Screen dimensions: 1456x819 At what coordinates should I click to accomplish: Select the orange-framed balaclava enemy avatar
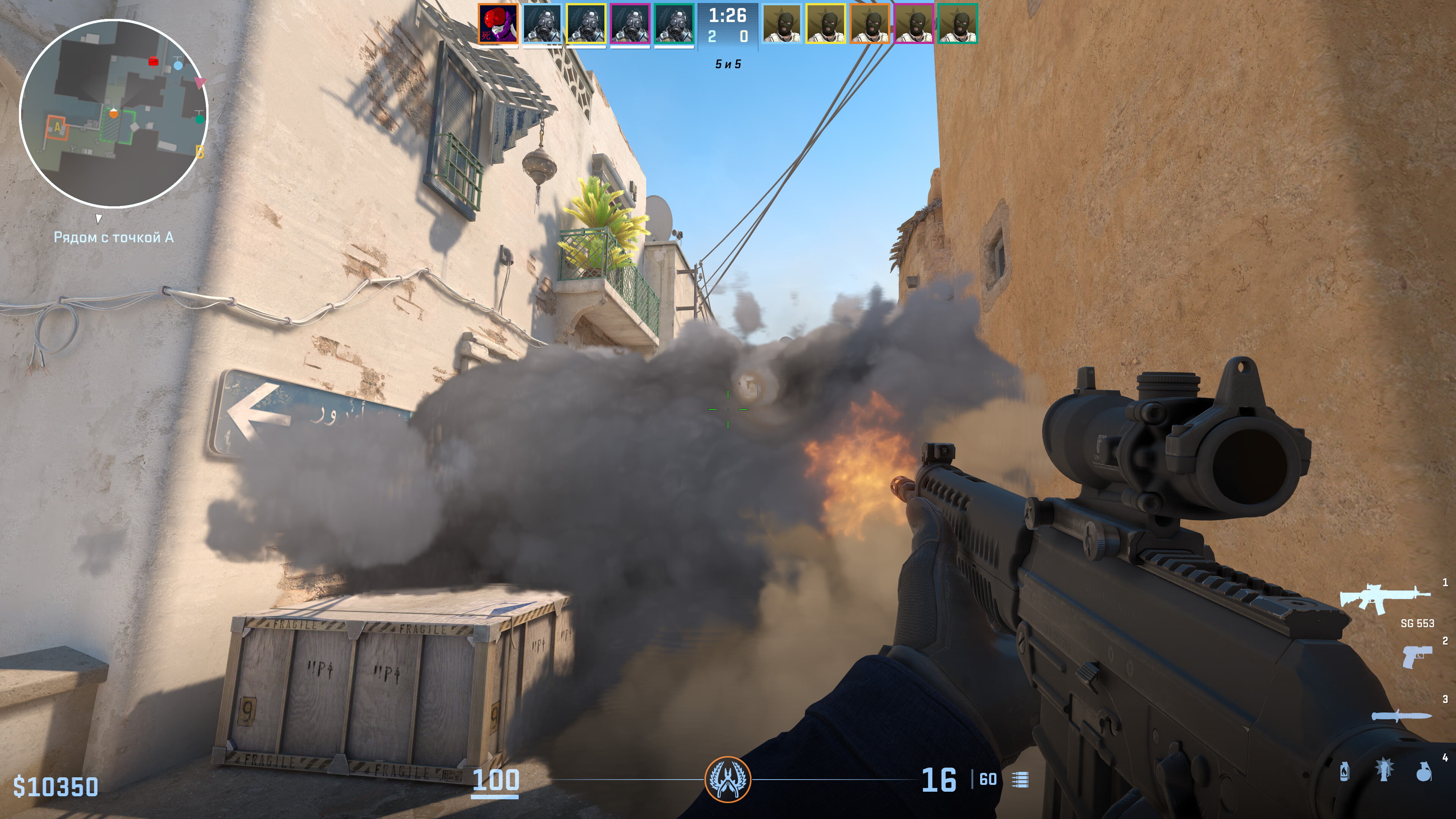click(x=870, y=24)
